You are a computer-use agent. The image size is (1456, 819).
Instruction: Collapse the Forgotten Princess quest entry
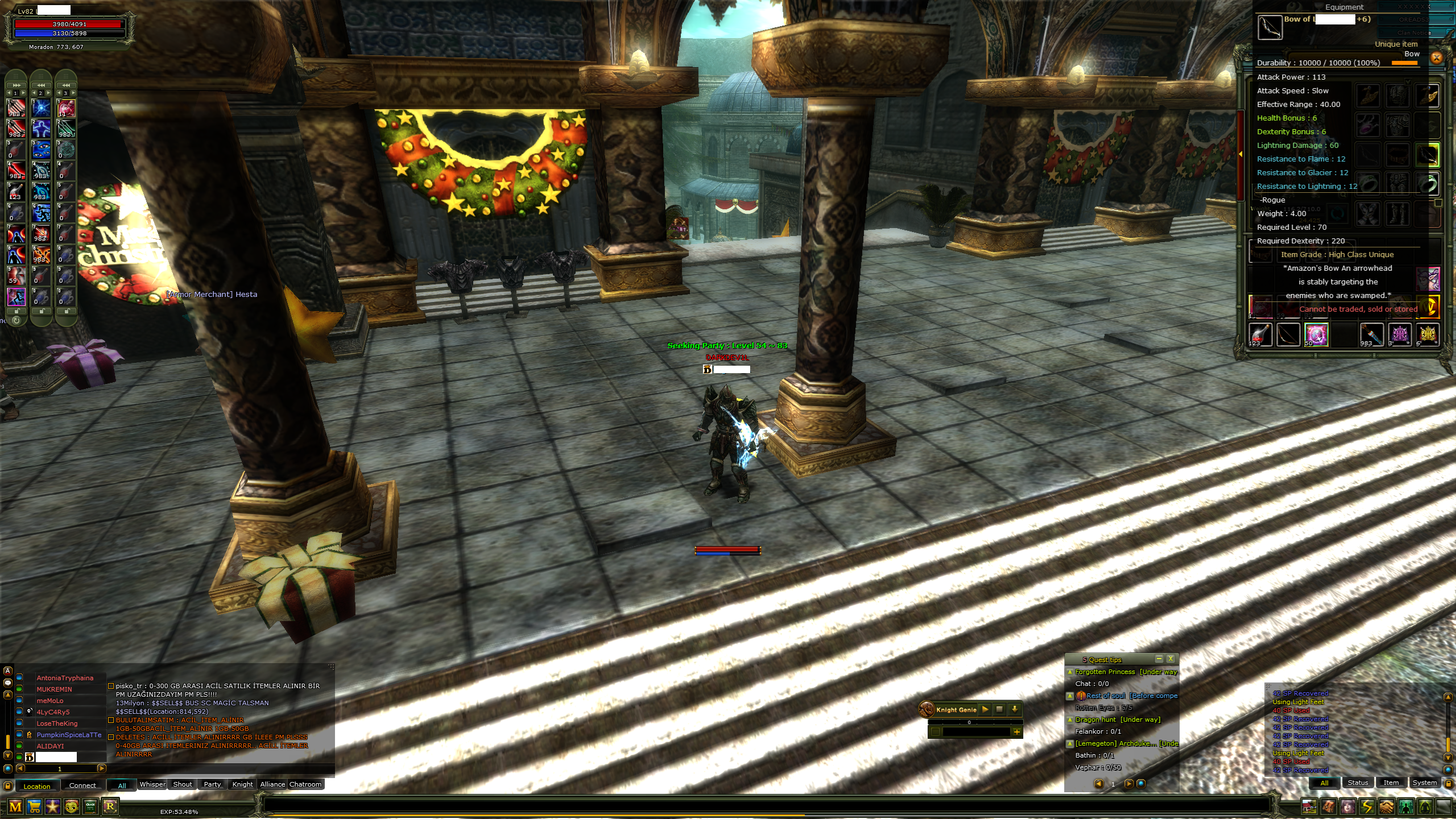pyautogui.click(x=1070, y=672)
